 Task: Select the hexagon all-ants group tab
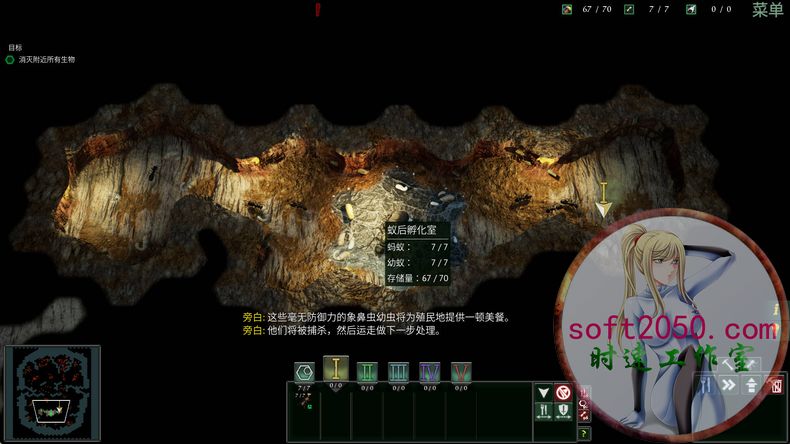304,372
